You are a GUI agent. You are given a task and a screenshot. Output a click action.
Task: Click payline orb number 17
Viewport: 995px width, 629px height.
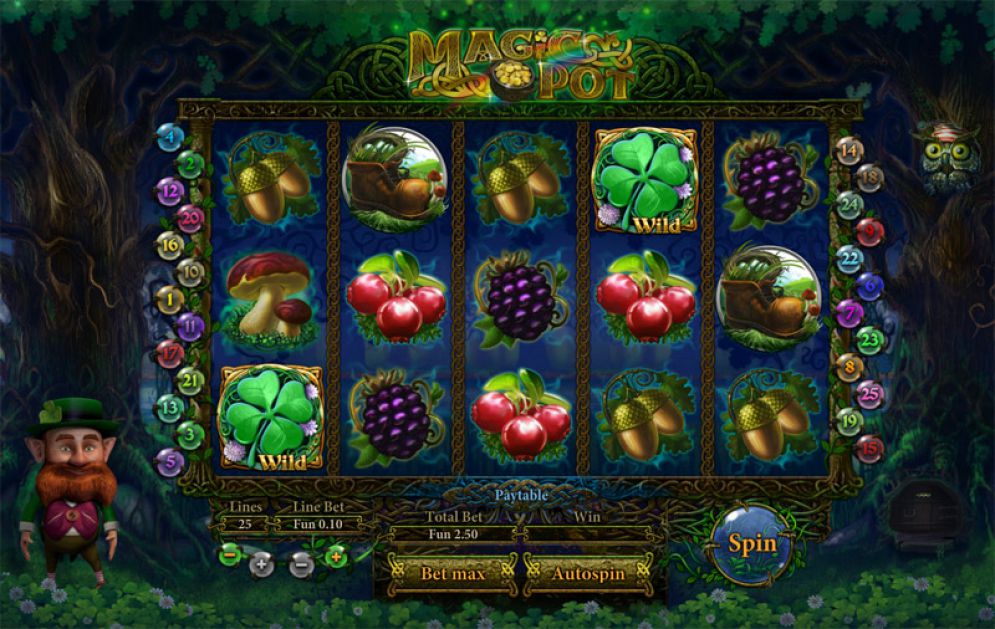(x=168, y=353)
